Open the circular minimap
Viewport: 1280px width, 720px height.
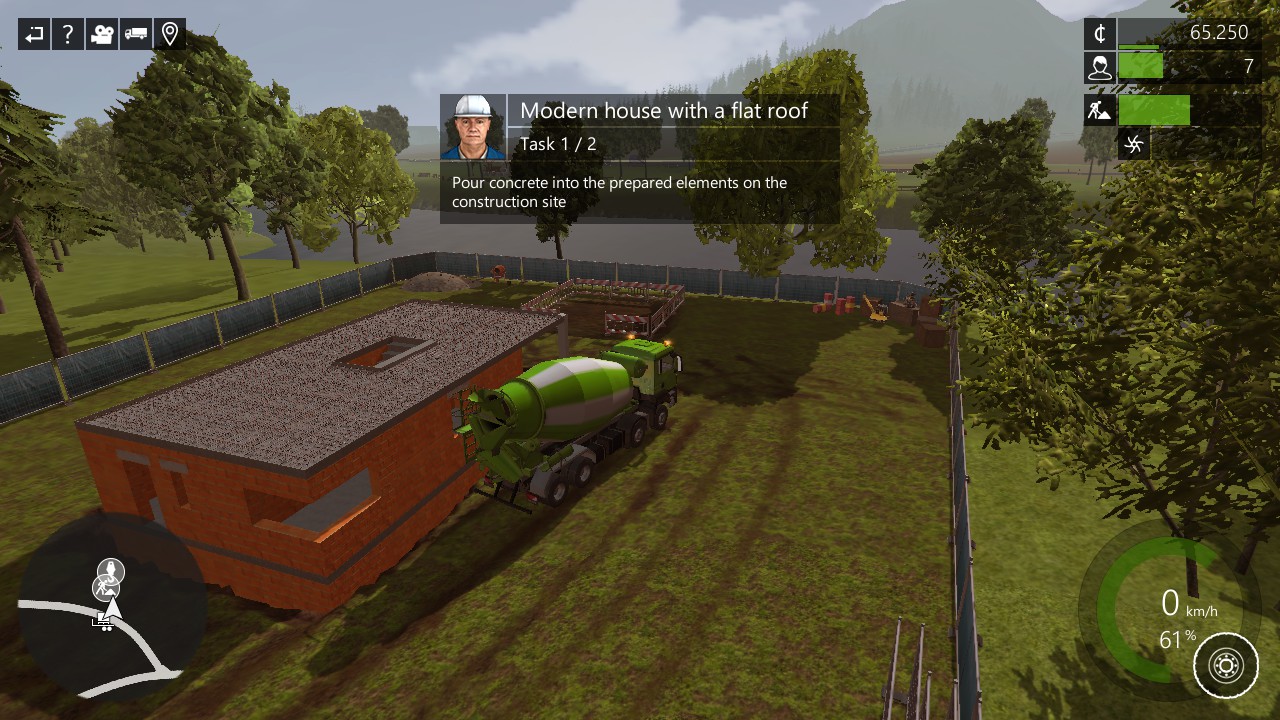(x=112, y=607)
